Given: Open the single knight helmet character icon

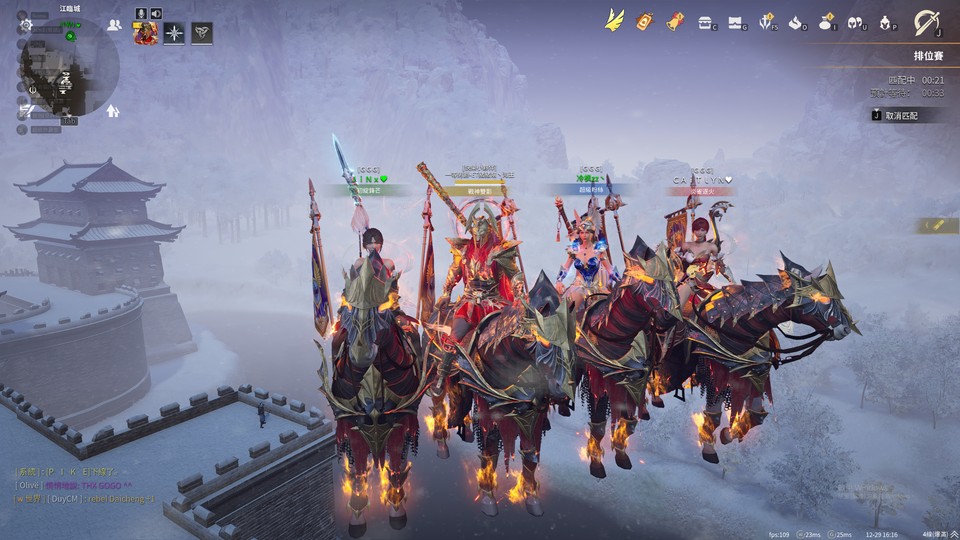Looking at the screenshot, I should coord(886,21).
